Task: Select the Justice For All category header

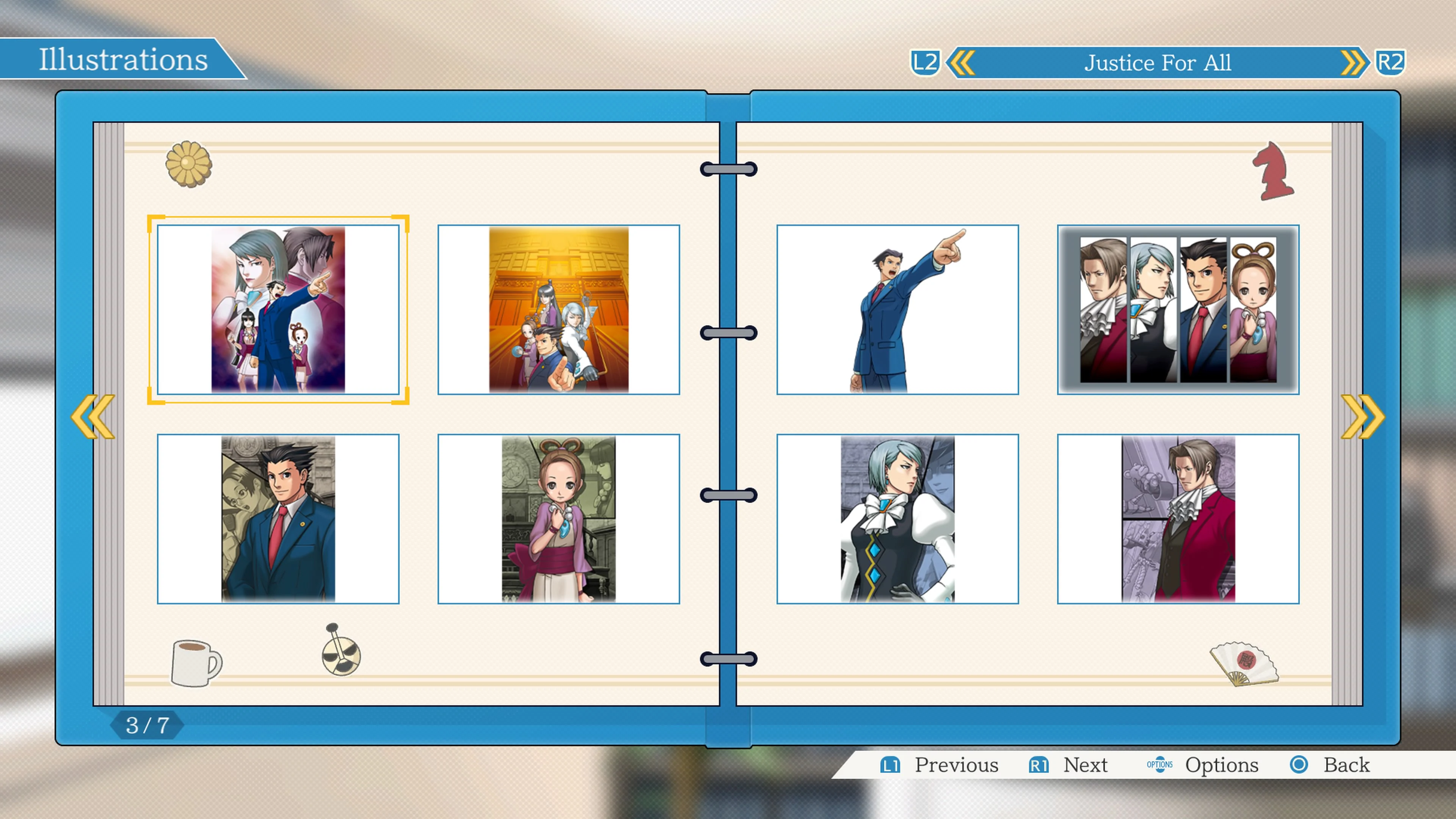Action: [1157, 62]
